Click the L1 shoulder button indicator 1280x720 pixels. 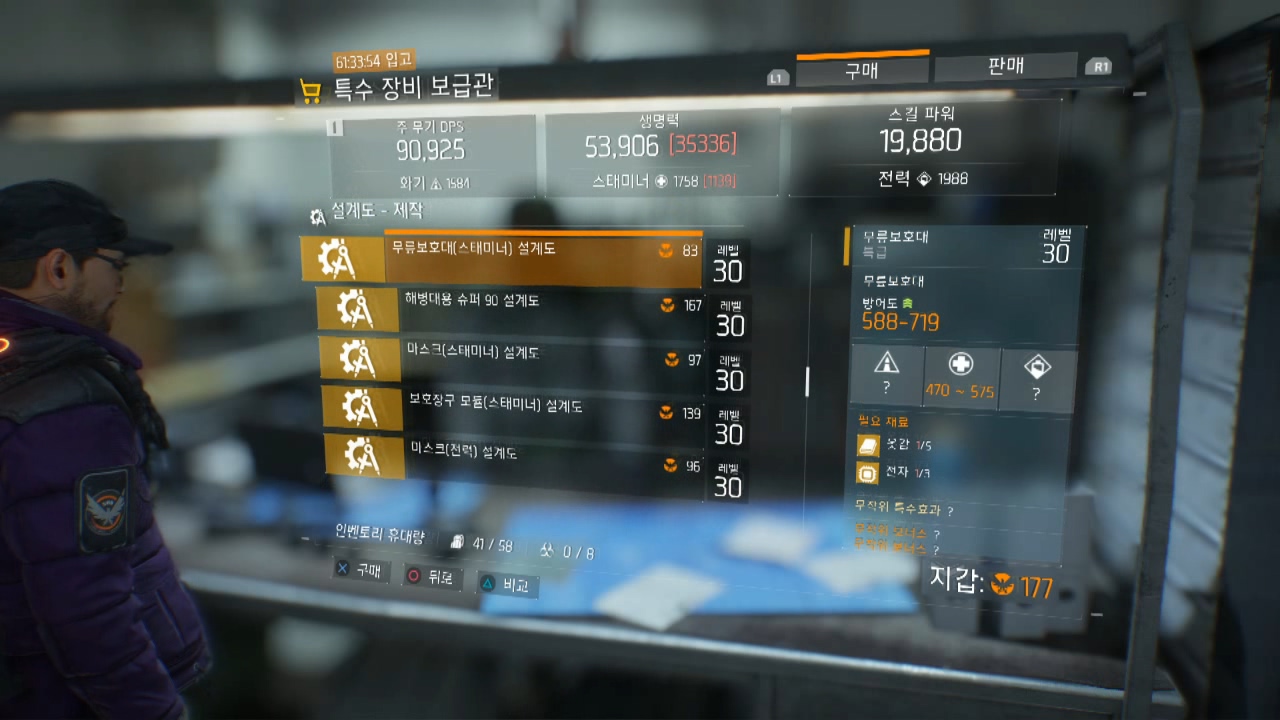point(776,76)
